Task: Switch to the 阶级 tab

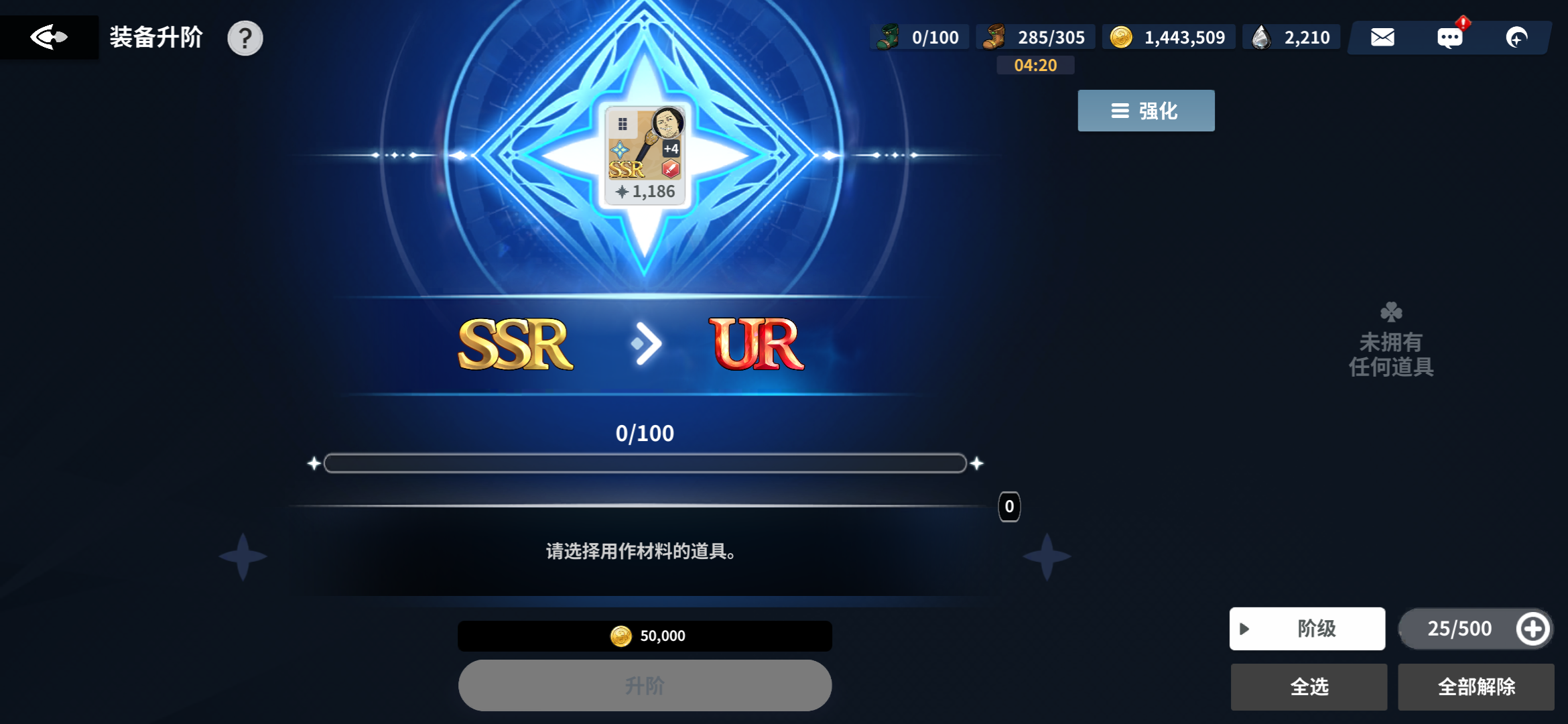Action: pos(1315,629)
